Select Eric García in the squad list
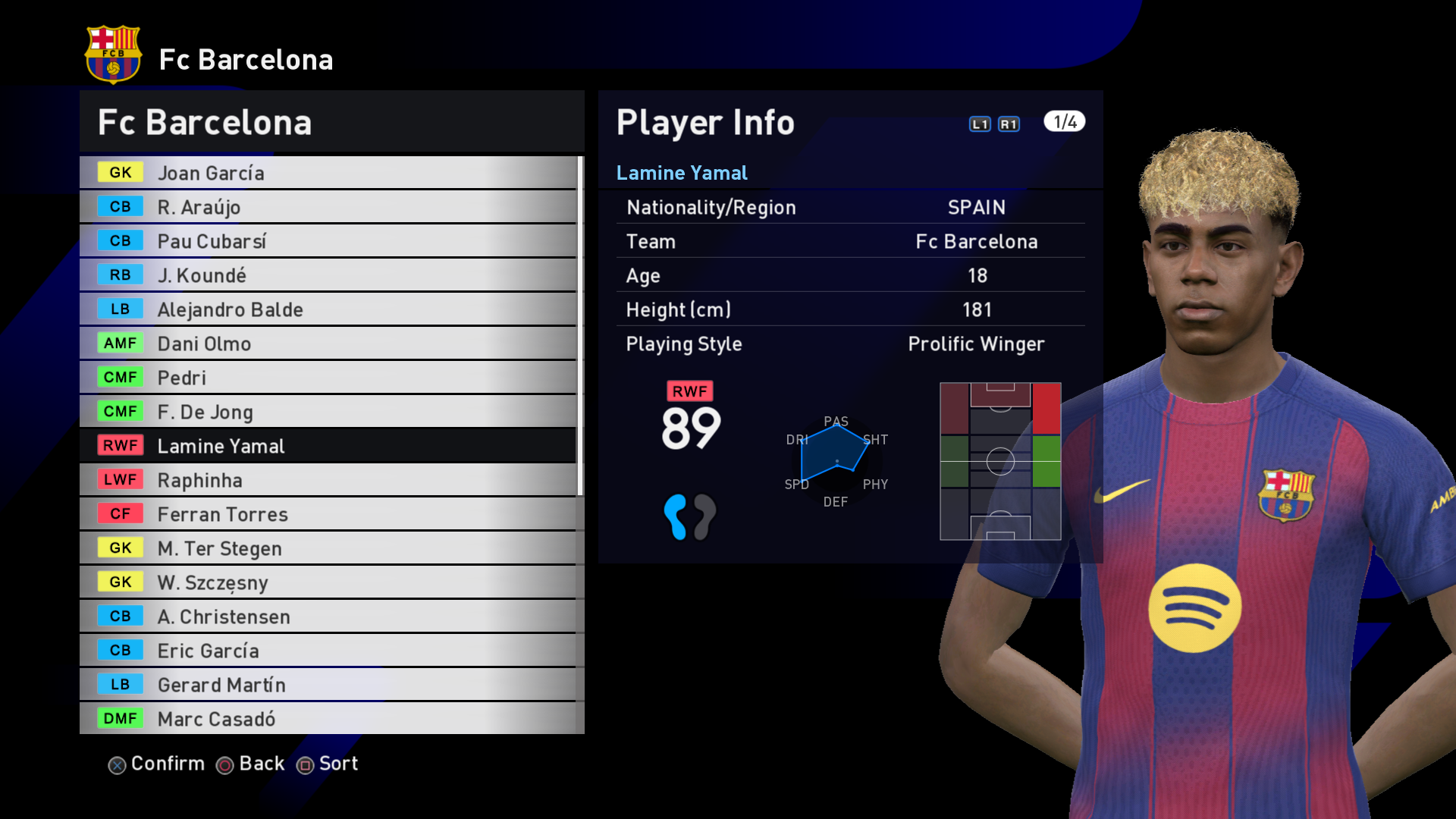The width and height of the screenshot is (1456, 819). [328, 651]
